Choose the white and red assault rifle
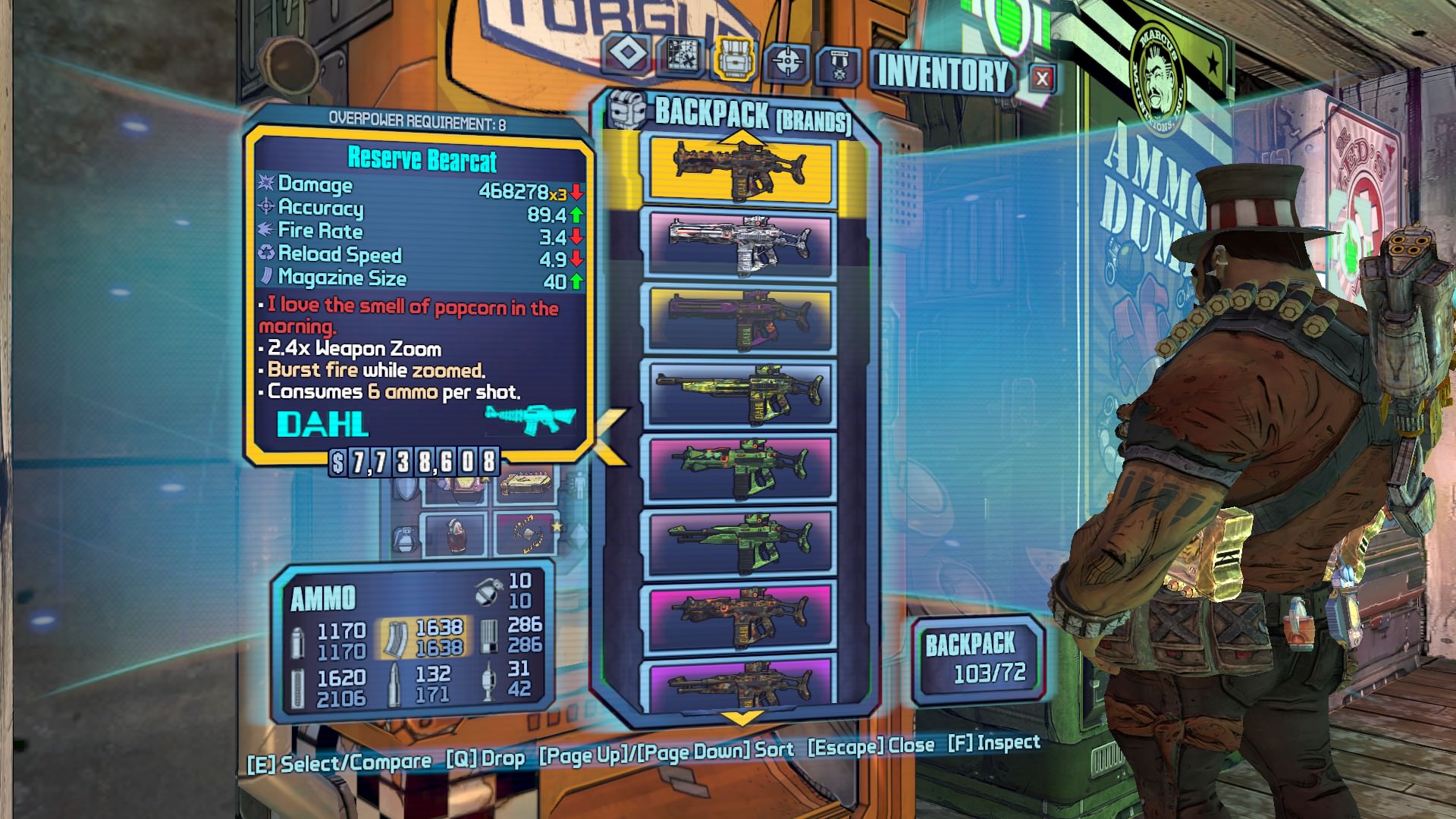1456x819 pixels. pos(738,243)
